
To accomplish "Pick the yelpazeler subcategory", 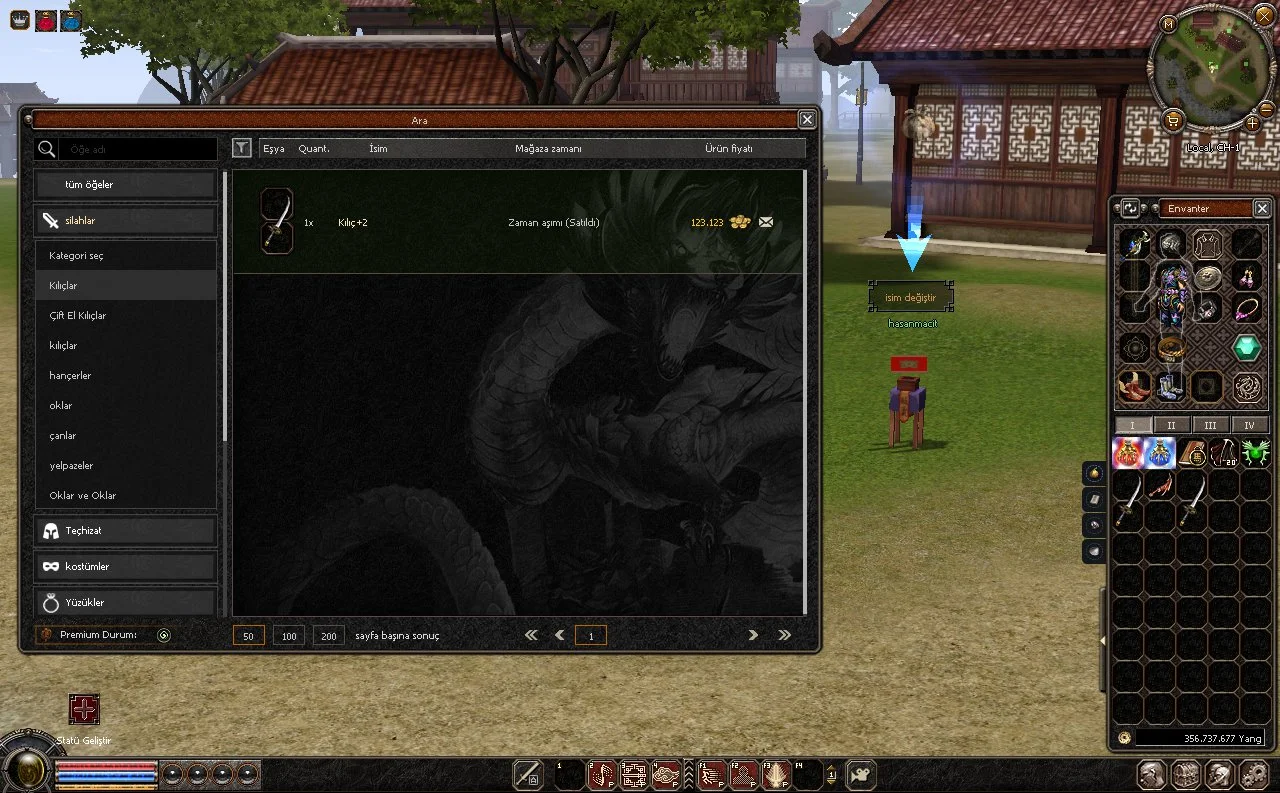I will click(x=126, y=466).
